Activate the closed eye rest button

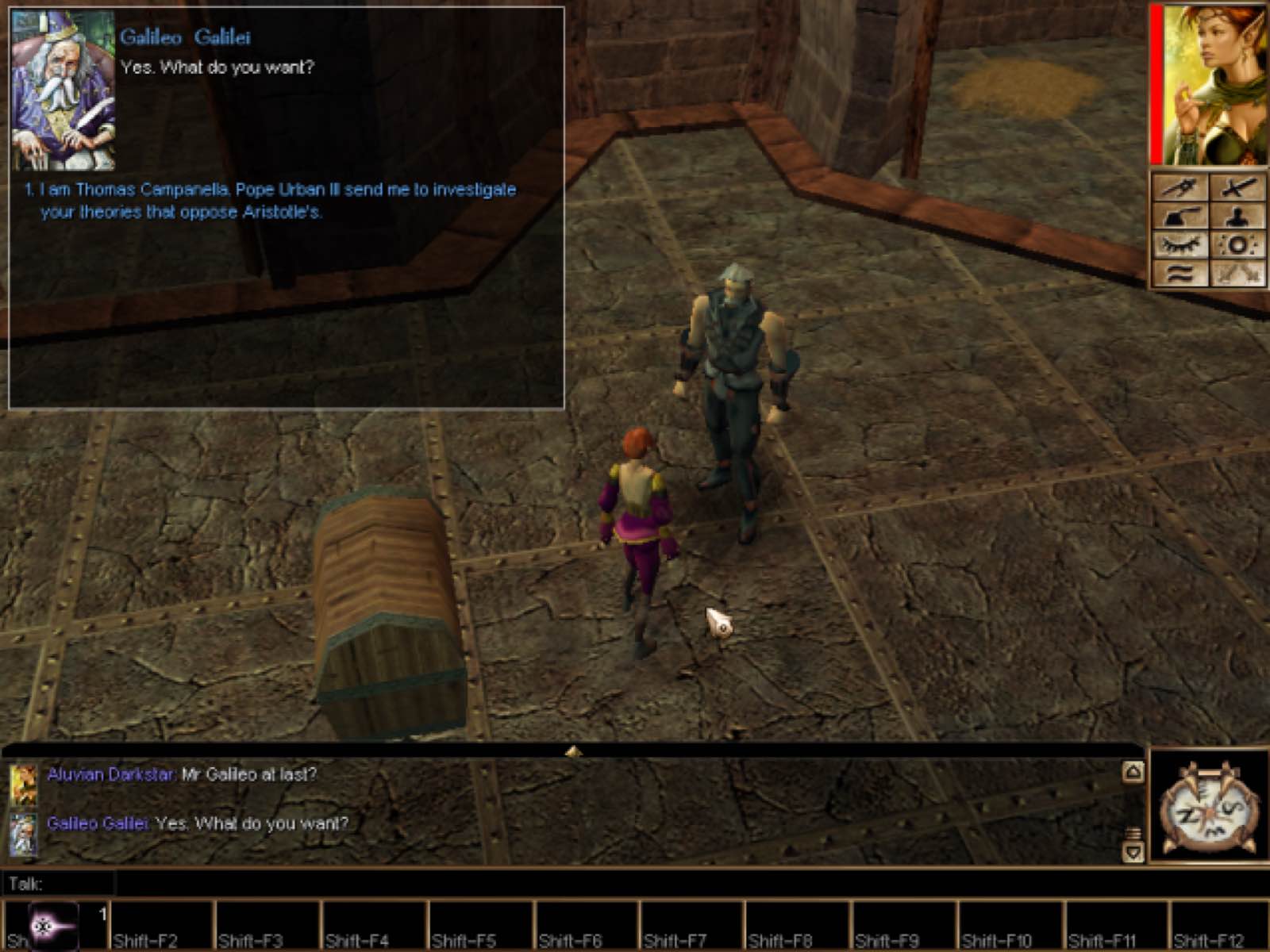pos(1180,245)
